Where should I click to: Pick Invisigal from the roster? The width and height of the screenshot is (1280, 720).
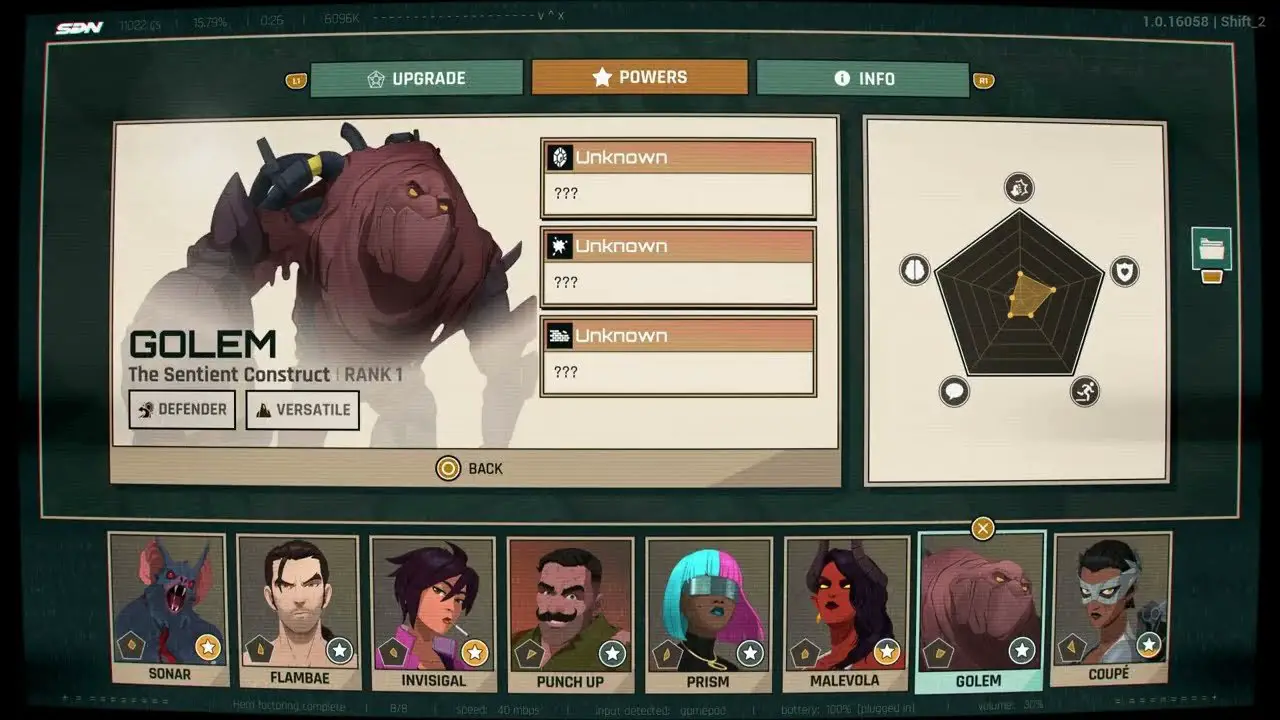tap(432, 612)
